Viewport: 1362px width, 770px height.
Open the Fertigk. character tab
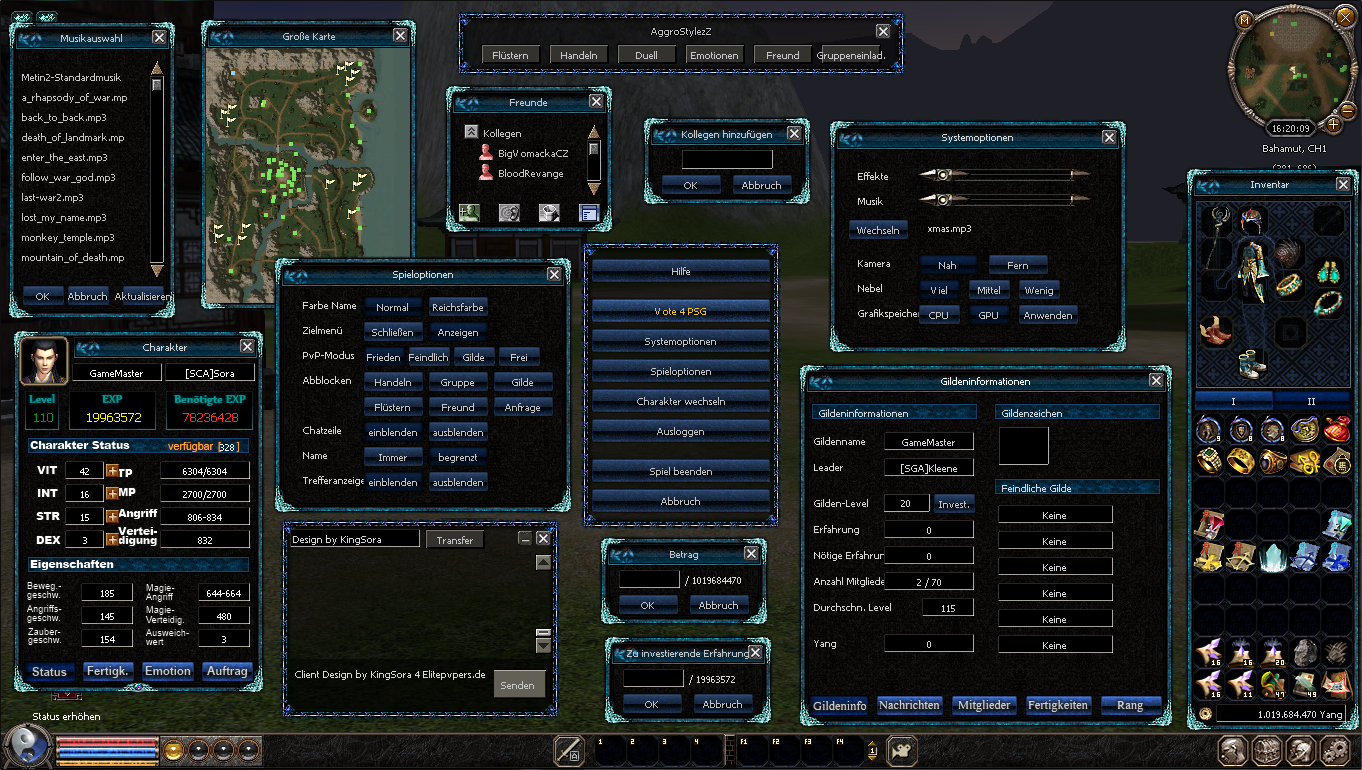(108, 671)
